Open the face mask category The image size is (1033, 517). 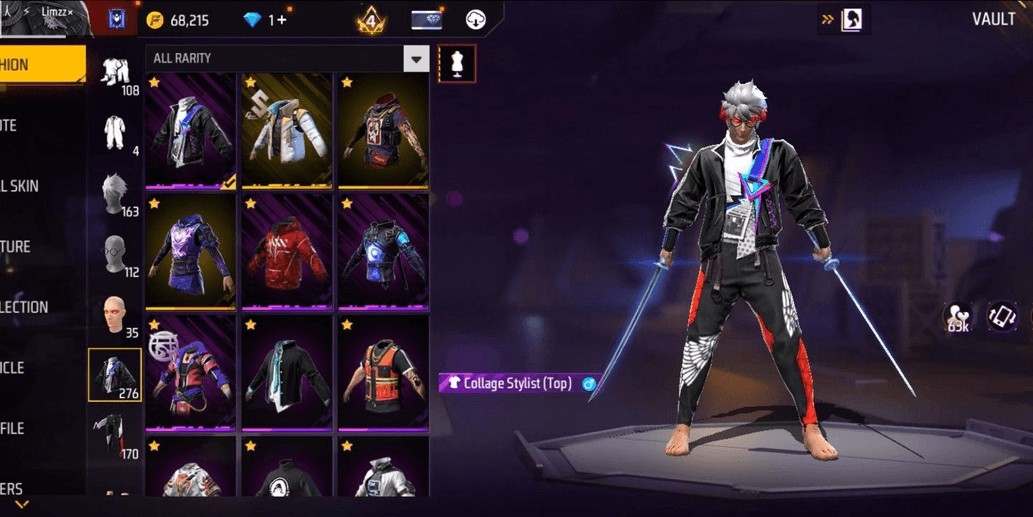pyautogui.click(x=116, y=255)
